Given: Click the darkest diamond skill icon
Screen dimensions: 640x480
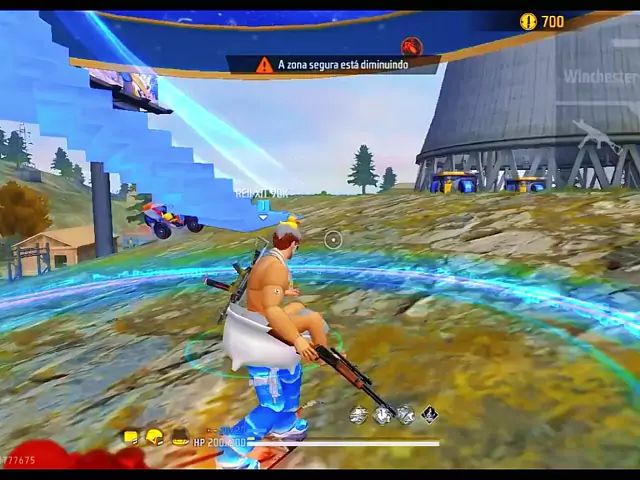Looking at the screenshot, I should click(x=429, y=414).
